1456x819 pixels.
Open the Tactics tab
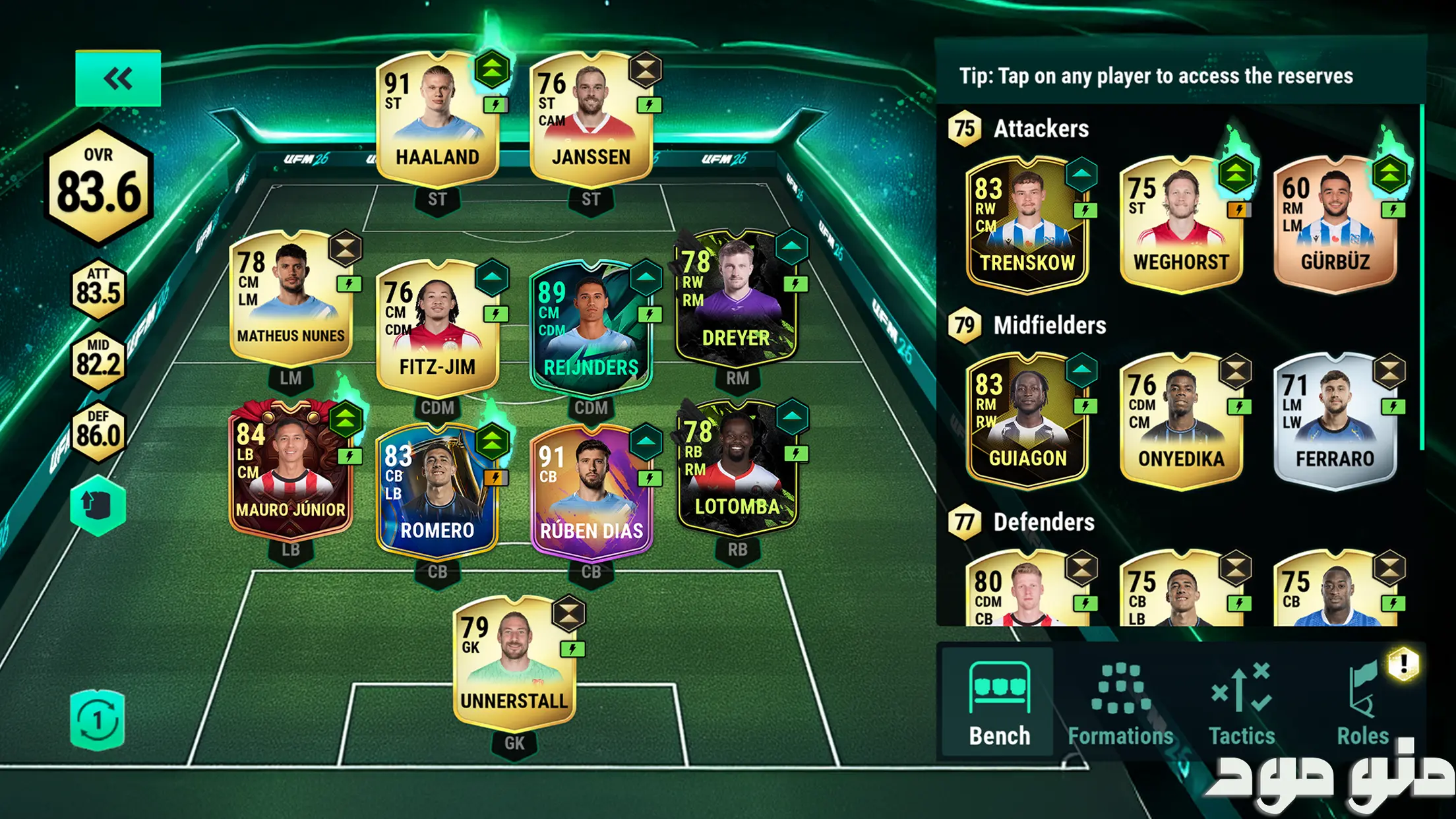tap(1241, 703)
